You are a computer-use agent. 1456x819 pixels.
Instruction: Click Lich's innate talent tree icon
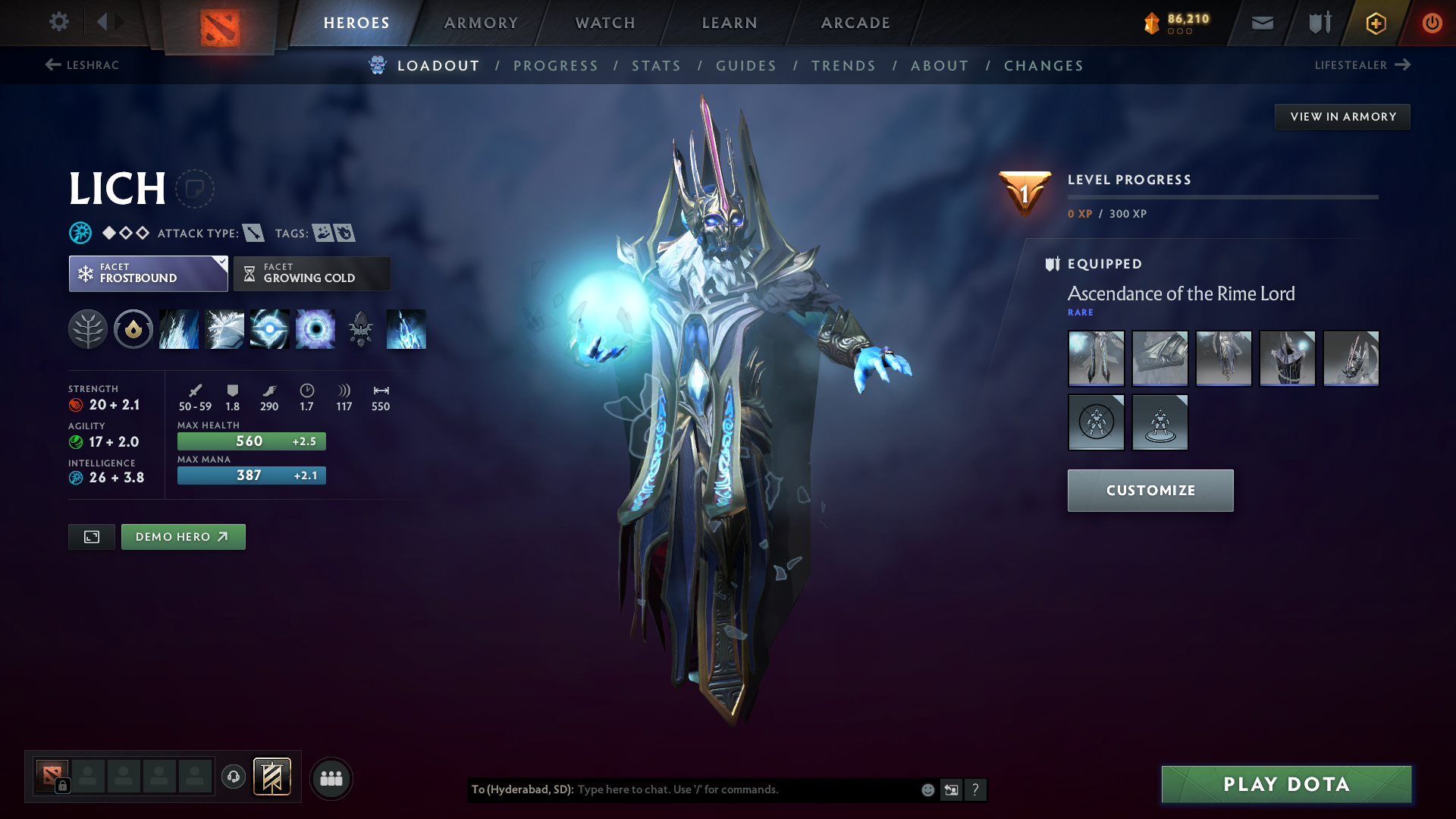[87, 329]
